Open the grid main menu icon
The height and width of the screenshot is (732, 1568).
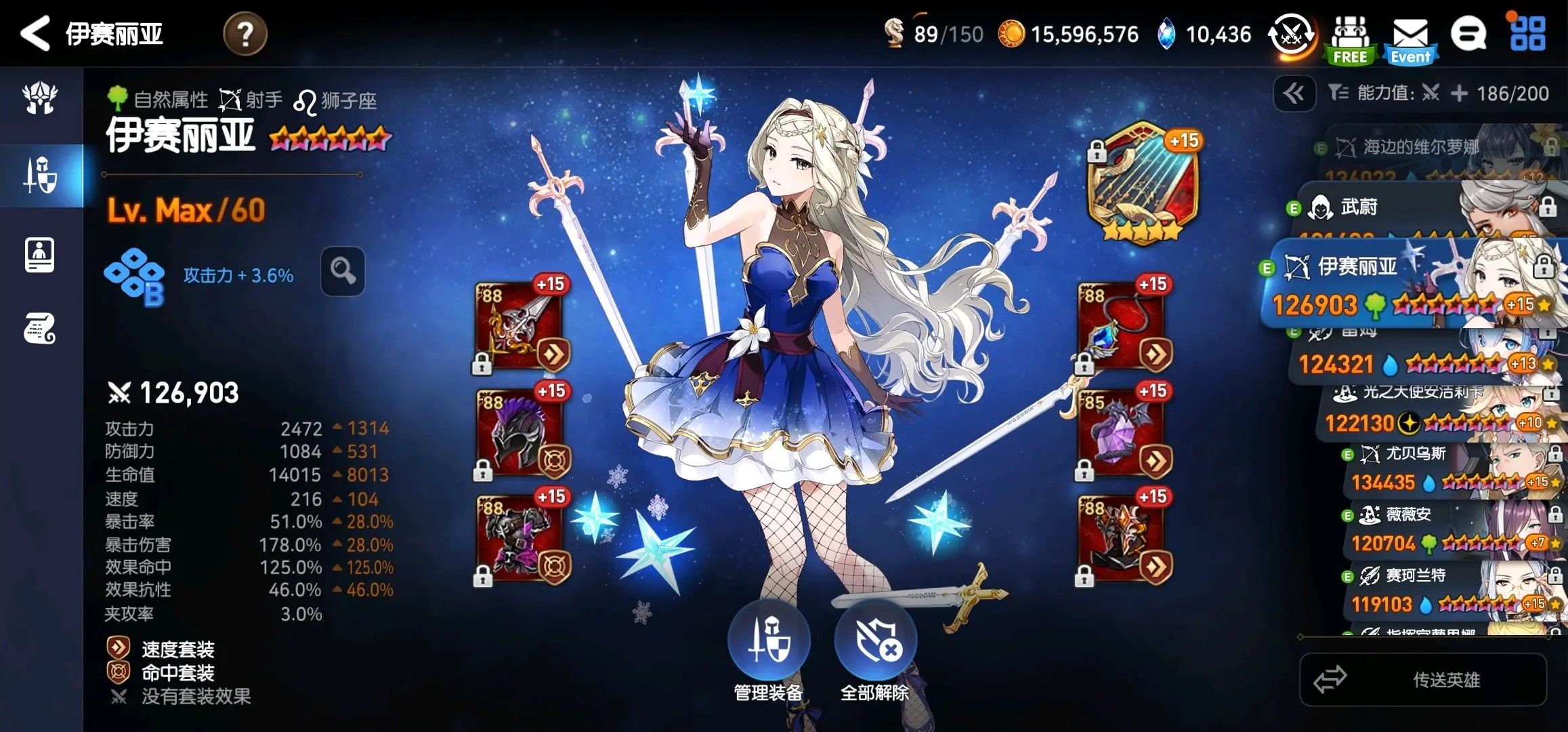click(1528, 34)
